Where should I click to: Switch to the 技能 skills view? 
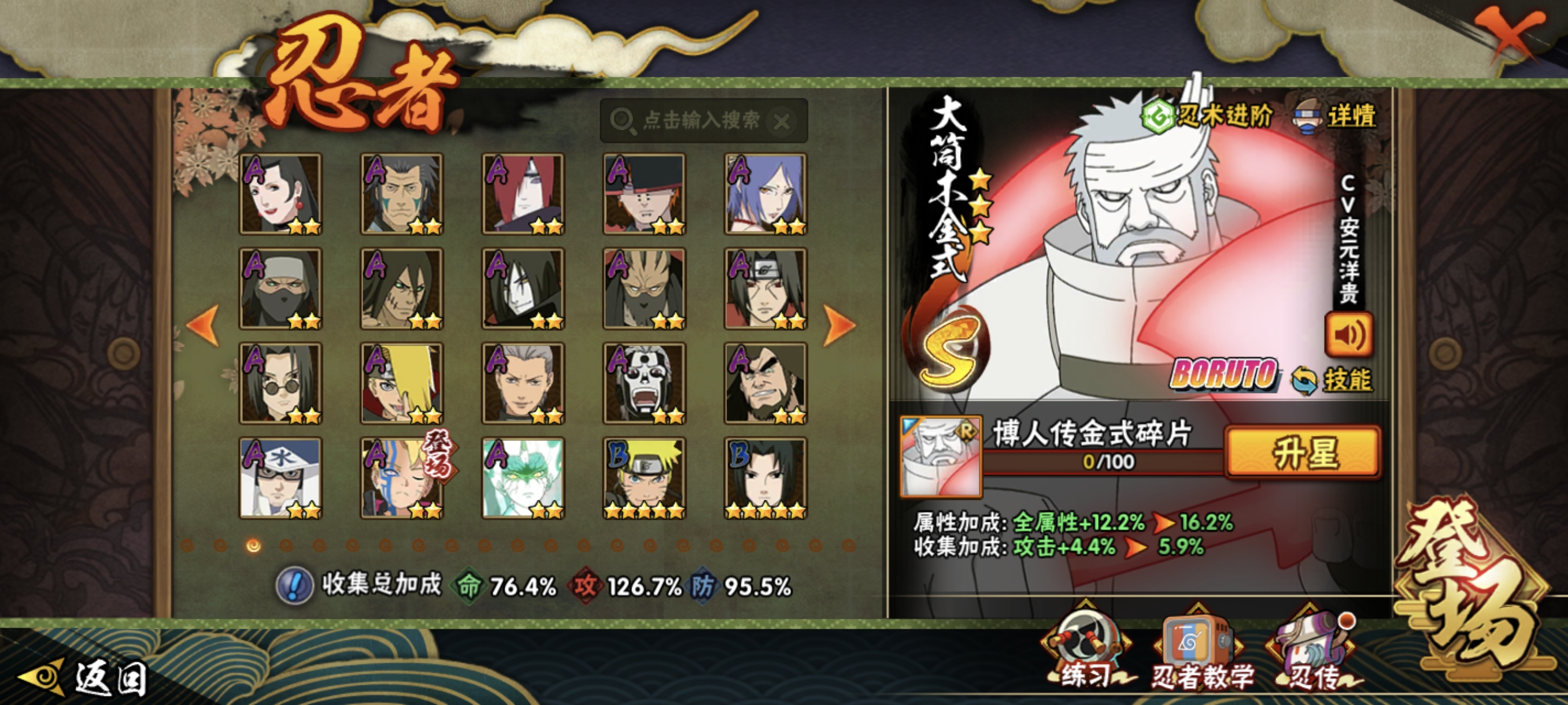1333,380
